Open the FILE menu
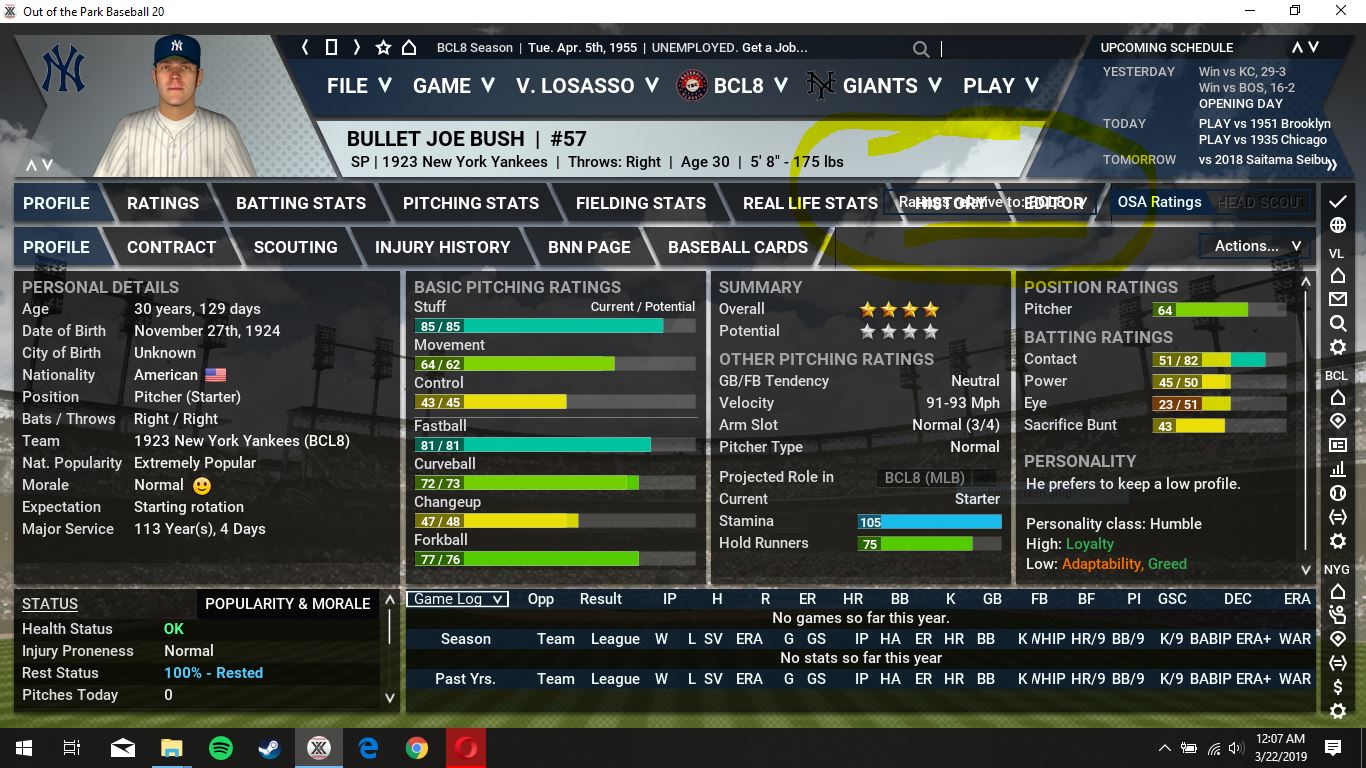The image size is (1366, 768). [358, 86]
